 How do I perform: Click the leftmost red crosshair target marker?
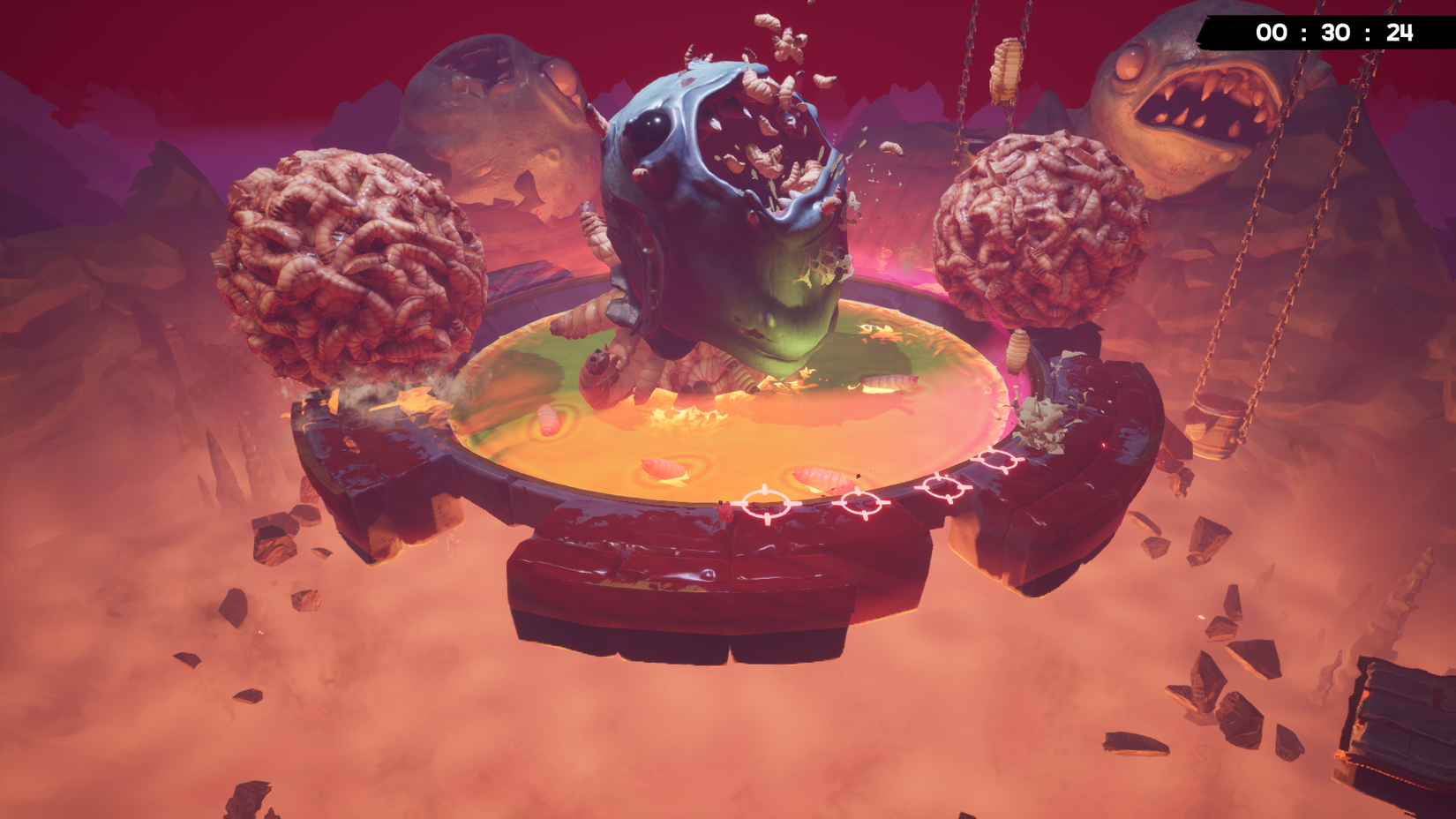tap(766, 504)
